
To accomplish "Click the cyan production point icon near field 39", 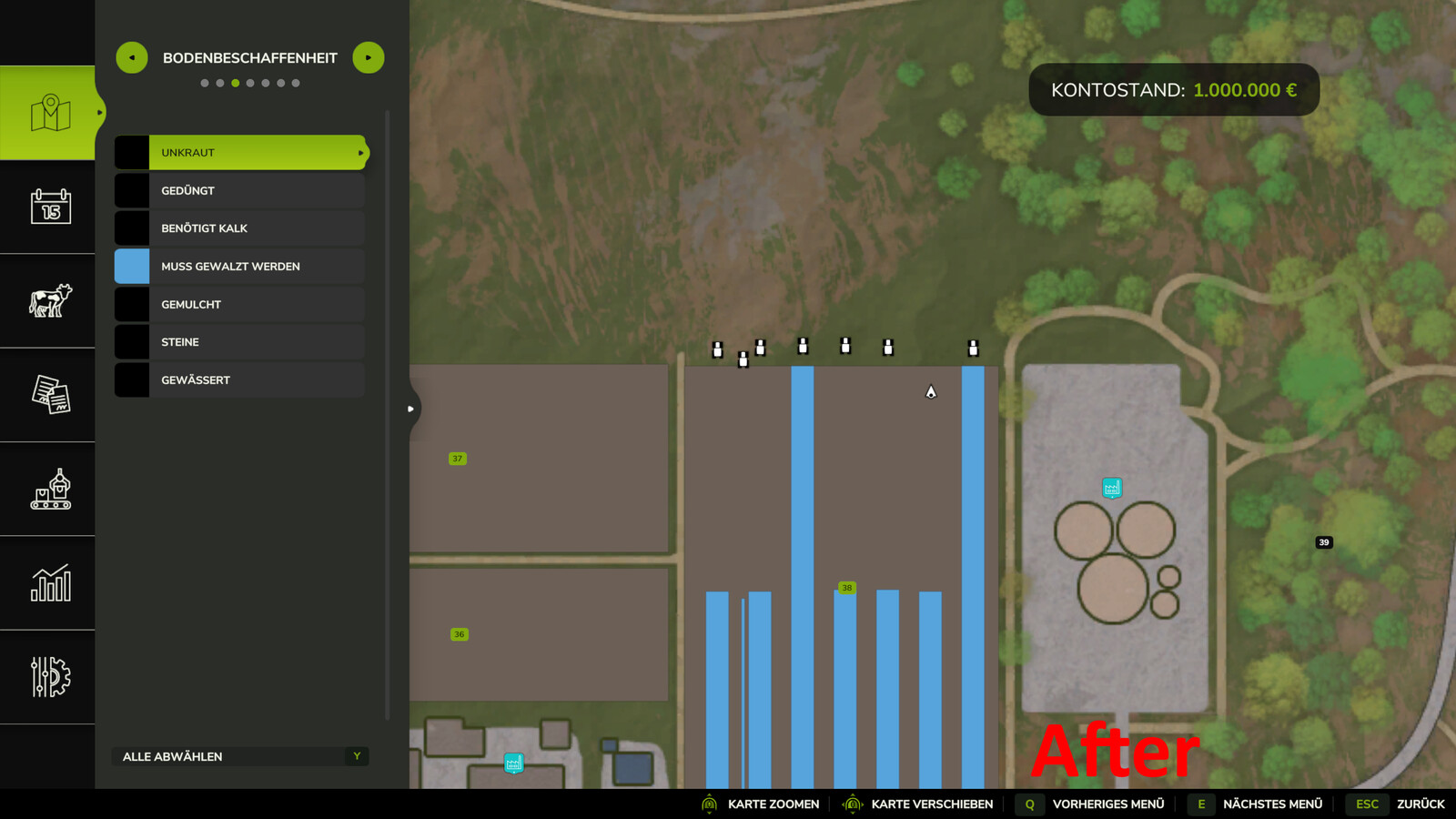I will 1110,488.
